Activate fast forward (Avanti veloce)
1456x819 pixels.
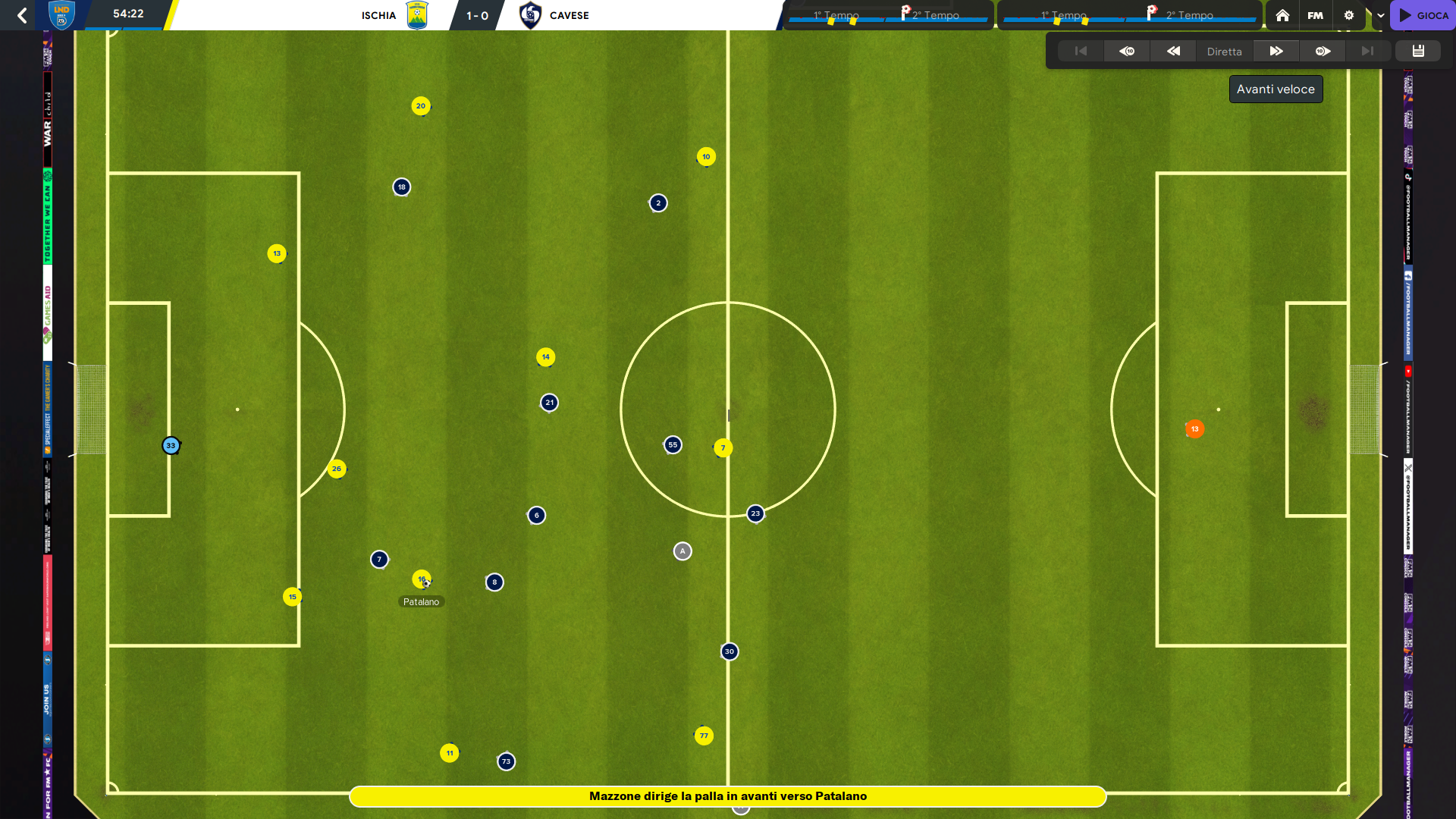pyautogui.click(x=1276, y=51)
